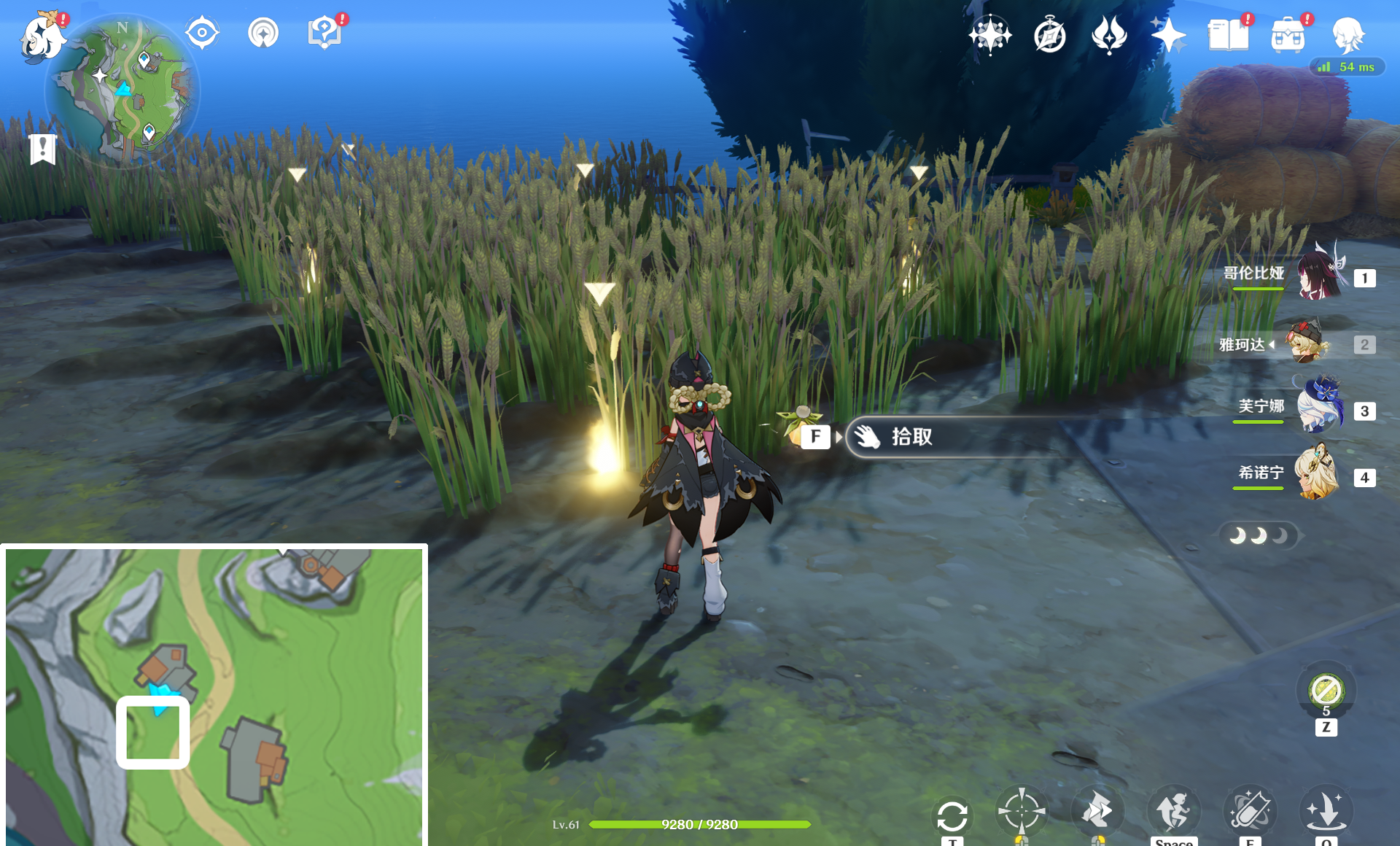Open the compass events icon
The image size is (1400, 846).
1050,35
